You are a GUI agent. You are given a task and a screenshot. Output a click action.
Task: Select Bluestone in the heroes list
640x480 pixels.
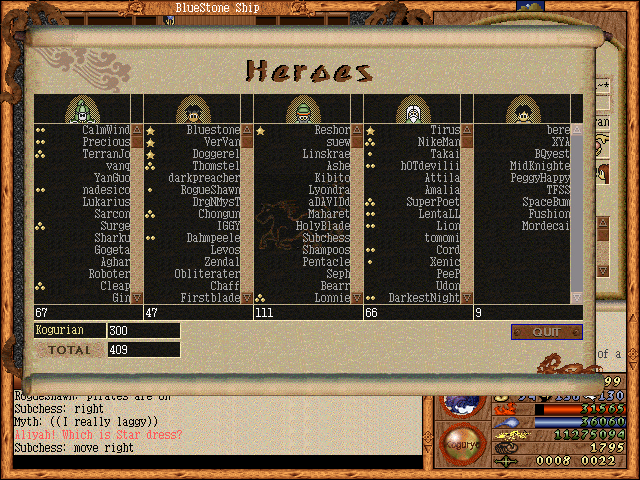(213, 130)
